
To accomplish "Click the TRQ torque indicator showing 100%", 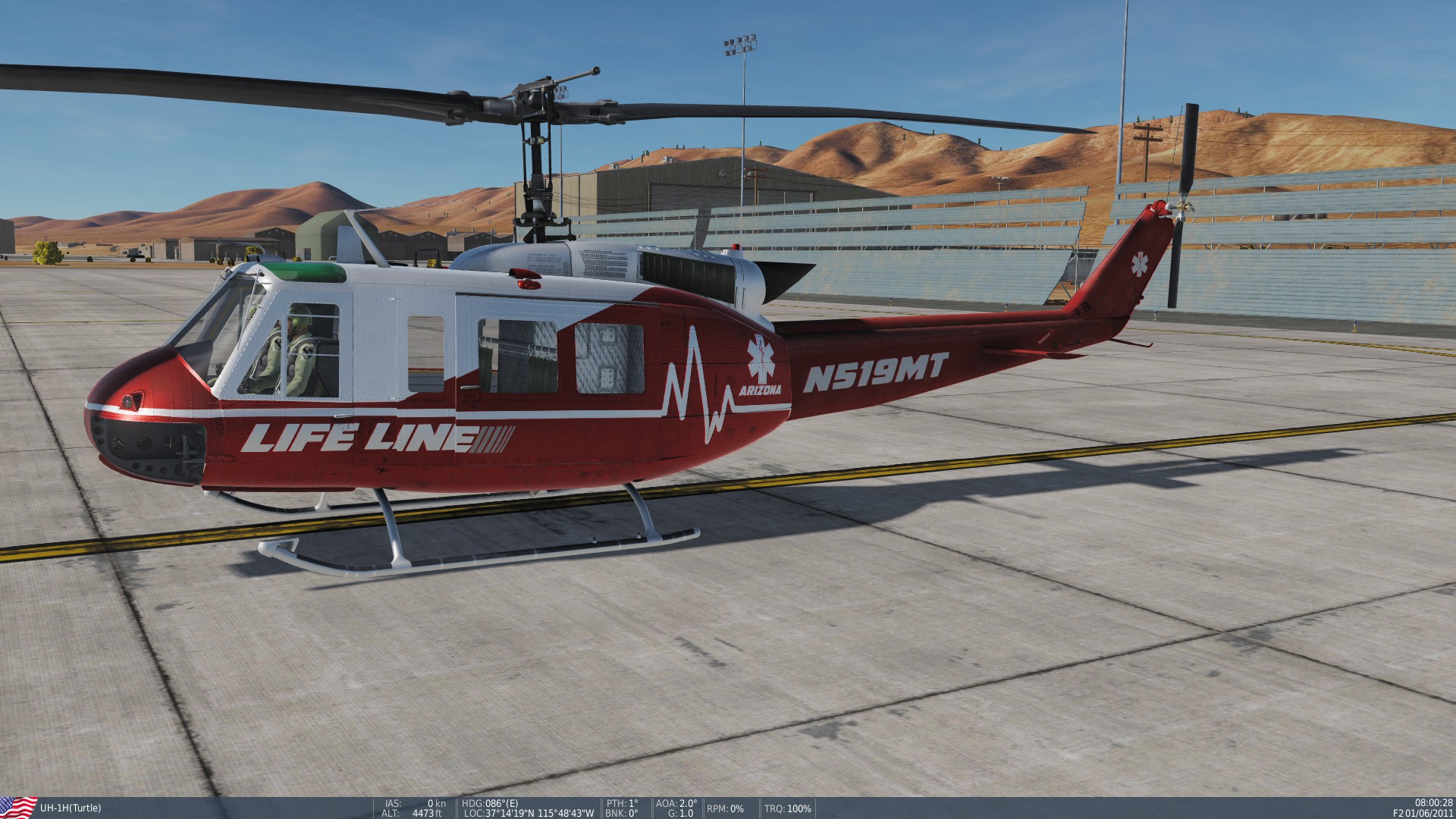I will pyautogui.click(x=787, y=807).
